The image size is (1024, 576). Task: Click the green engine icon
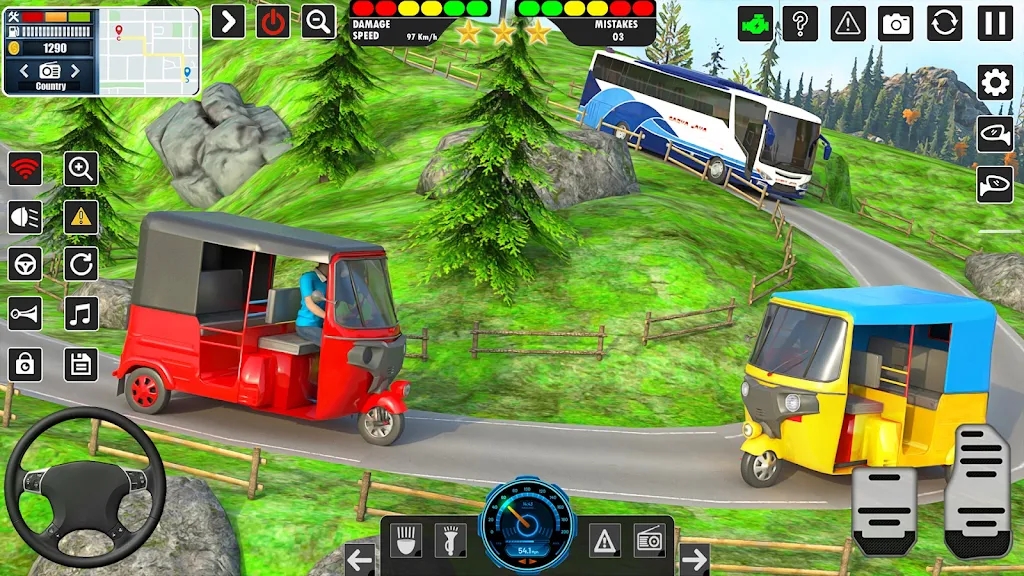coord(755,22)
